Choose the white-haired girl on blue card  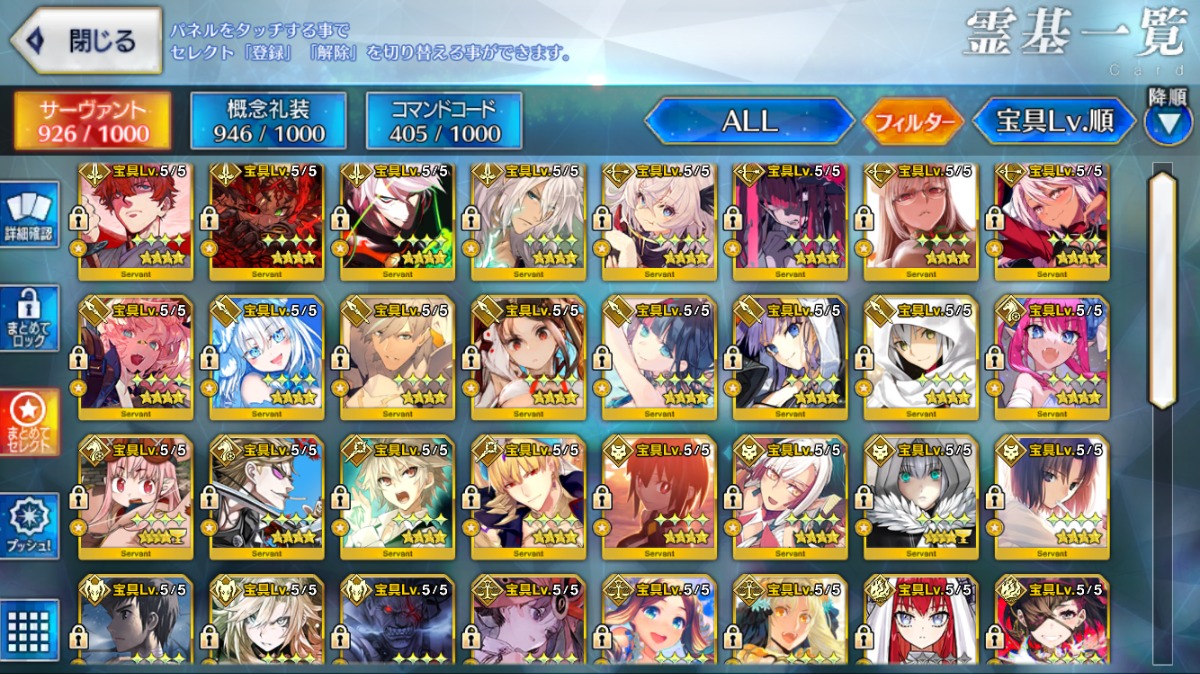(x=266, y=355)
